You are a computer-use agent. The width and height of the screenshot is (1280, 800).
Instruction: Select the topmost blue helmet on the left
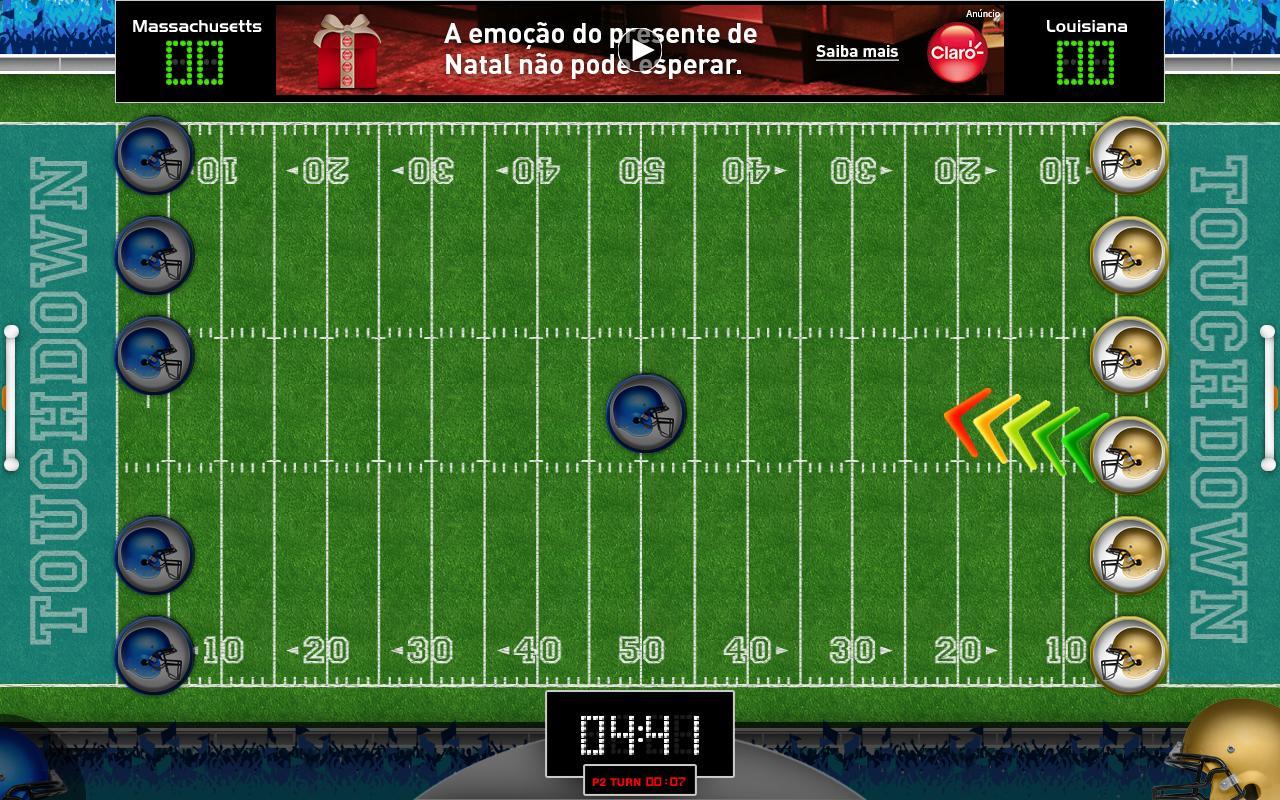(154, 155)
